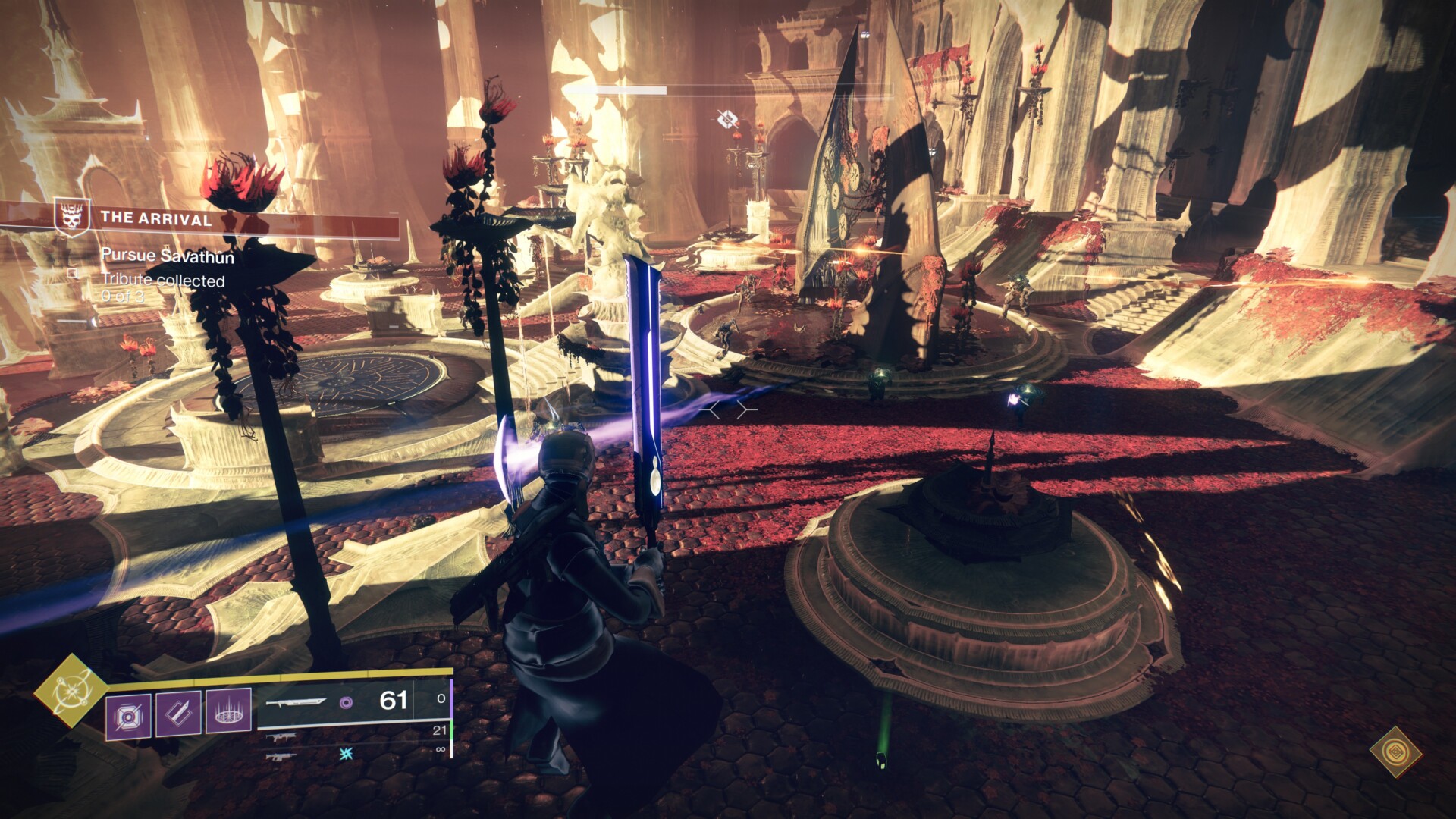The width and height of the screenshot is (1456, 819).
Task: Switch to the bottom stowed rifle icon
Action: pos(280,756)
